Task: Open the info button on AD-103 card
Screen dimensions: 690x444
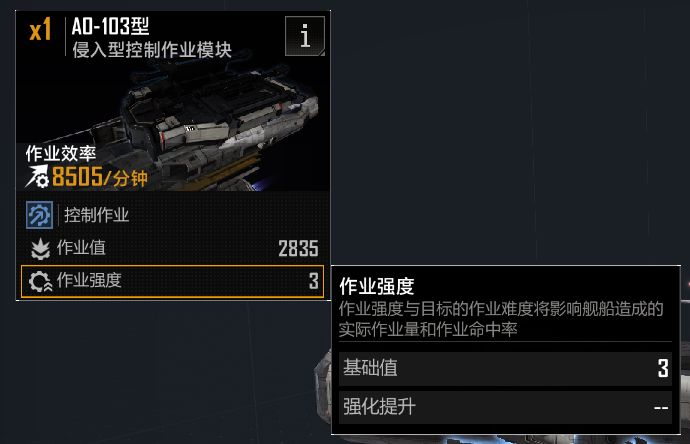Action: 304,37
